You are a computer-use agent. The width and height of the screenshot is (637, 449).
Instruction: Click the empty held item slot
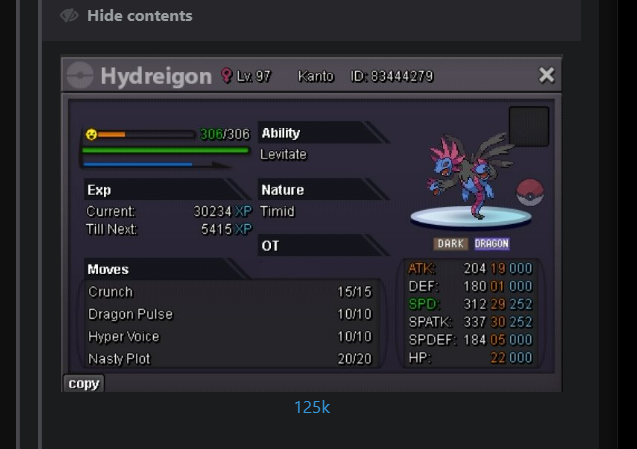coord(529,126)
